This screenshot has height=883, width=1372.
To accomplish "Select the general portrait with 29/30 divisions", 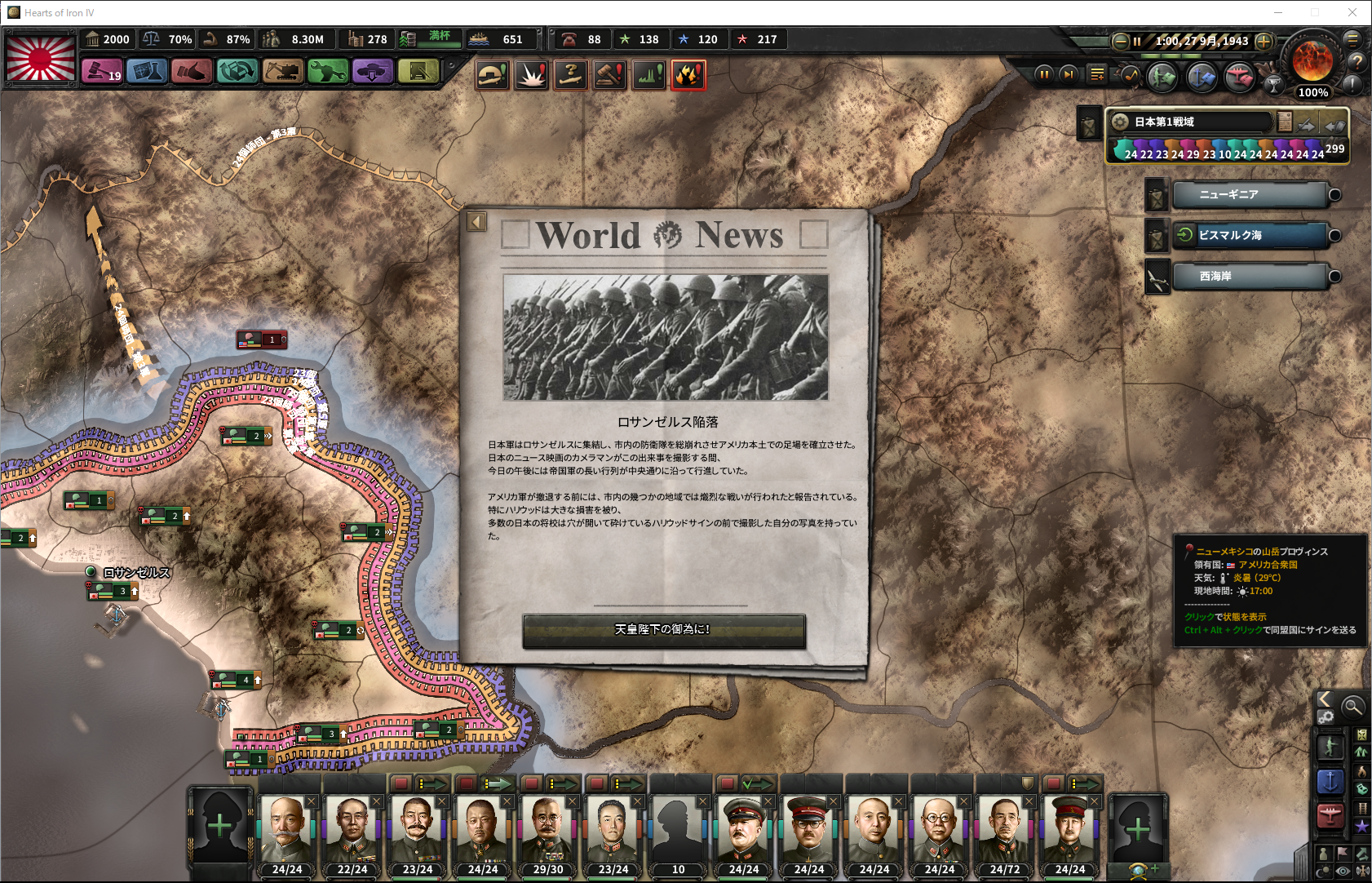I will coord(547,831).
